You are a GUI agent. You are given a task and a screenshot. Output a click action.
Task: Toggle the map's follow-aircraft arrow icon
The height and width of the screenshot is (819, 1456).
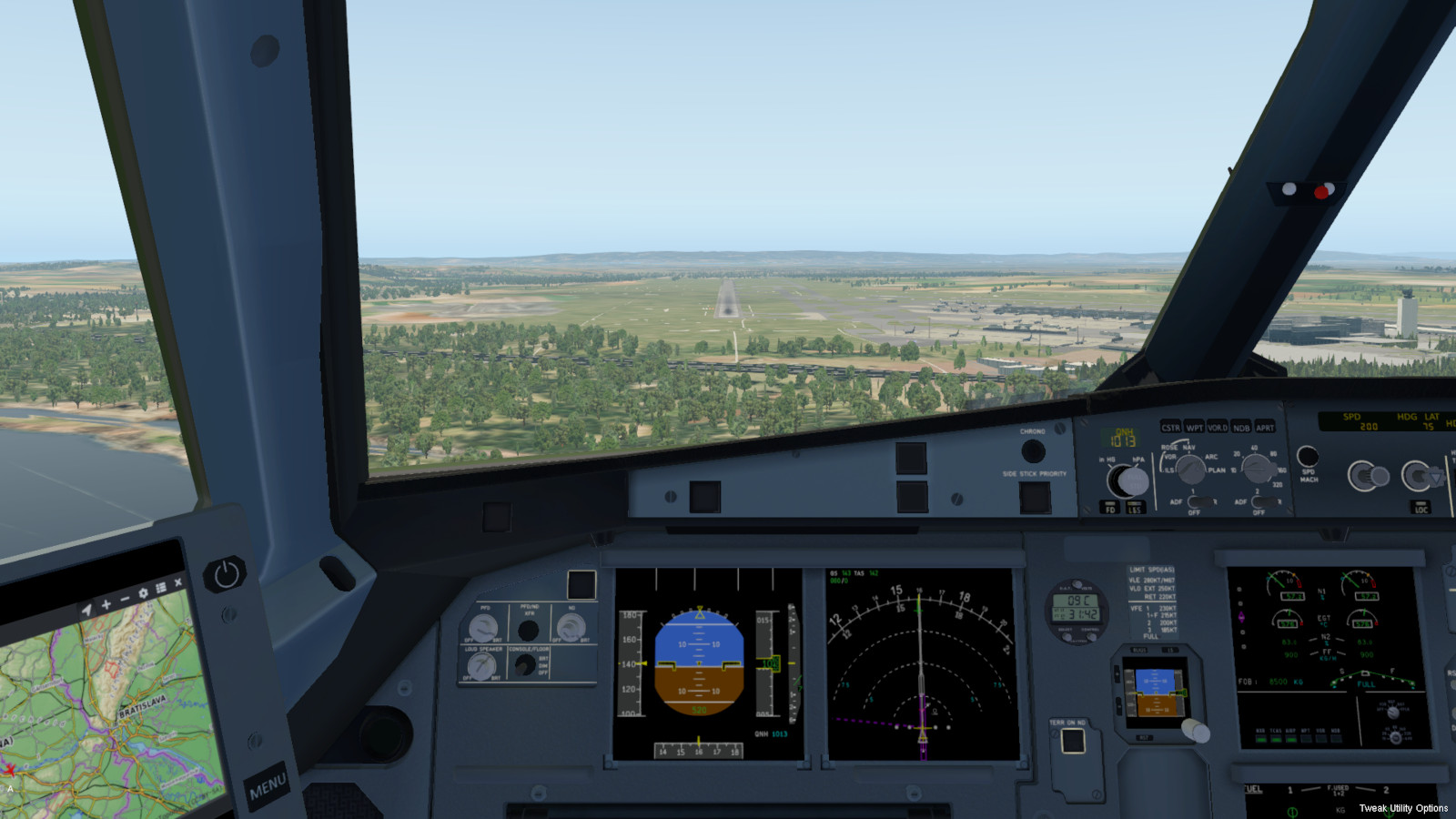click(x=86, y=610)
